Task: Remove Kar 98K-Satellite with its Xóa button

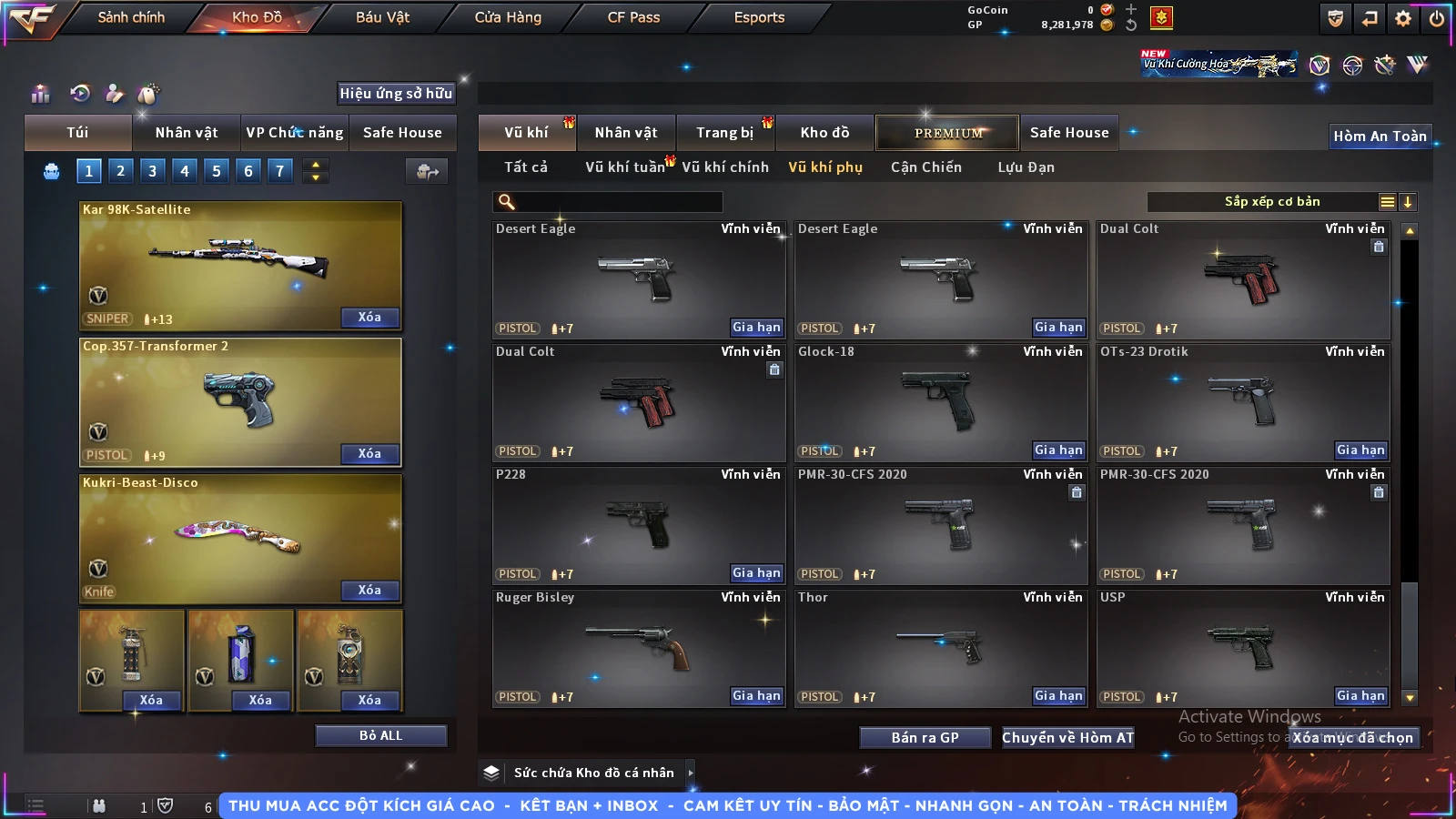Action: pos(369,318)
